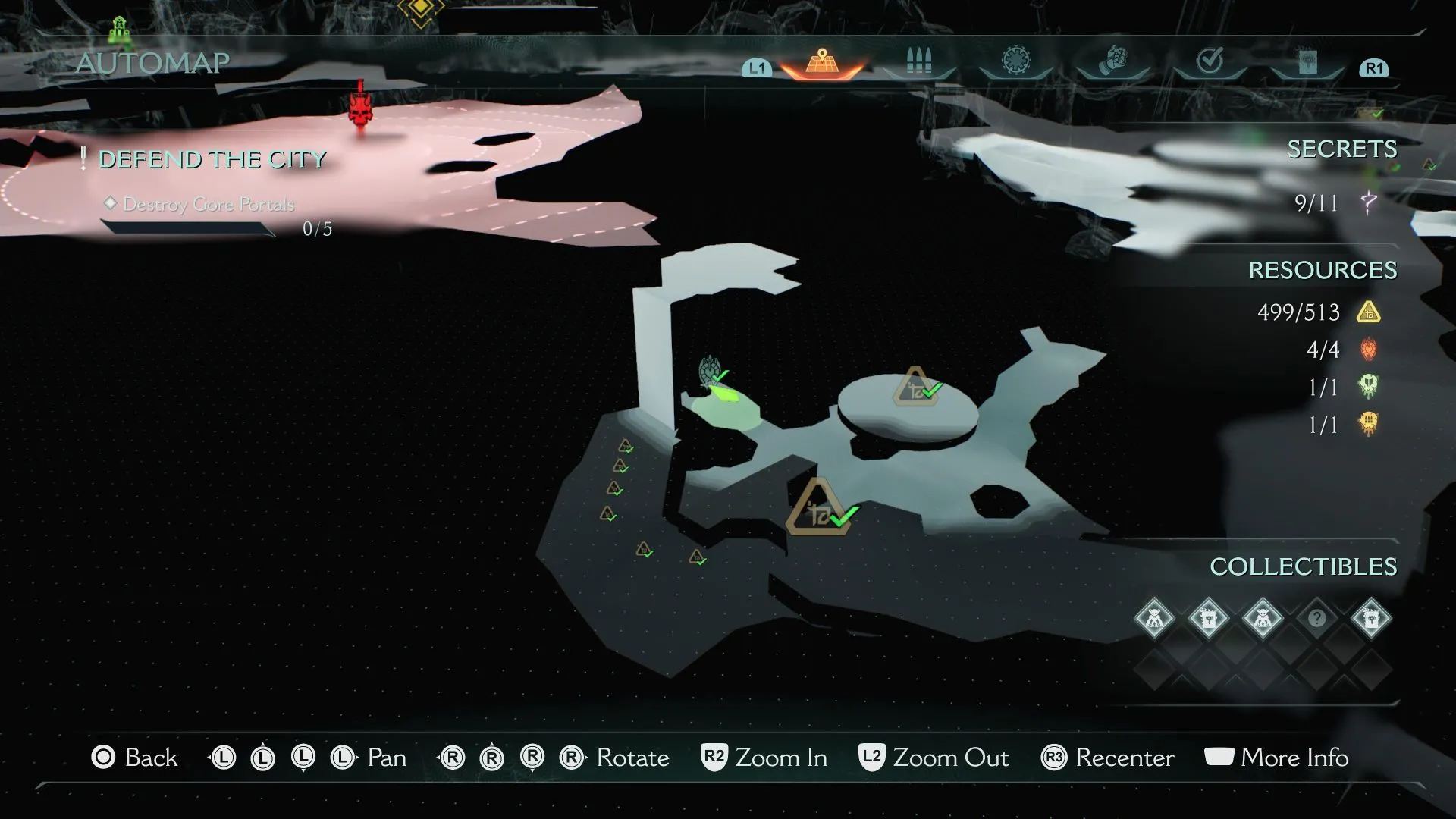This screenshot has height=819, width=1456.
Task: Pick the green checked shield map marker
Action: point(711,372)
